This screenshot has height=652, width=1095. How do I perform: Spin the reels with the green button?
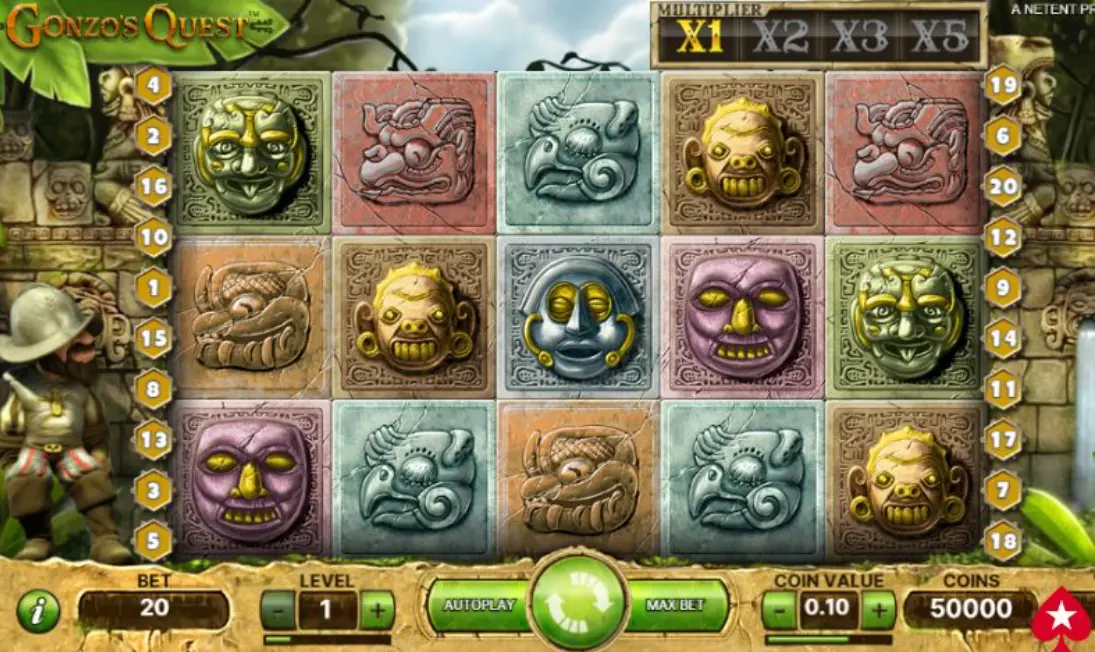(x=578, y=605)
